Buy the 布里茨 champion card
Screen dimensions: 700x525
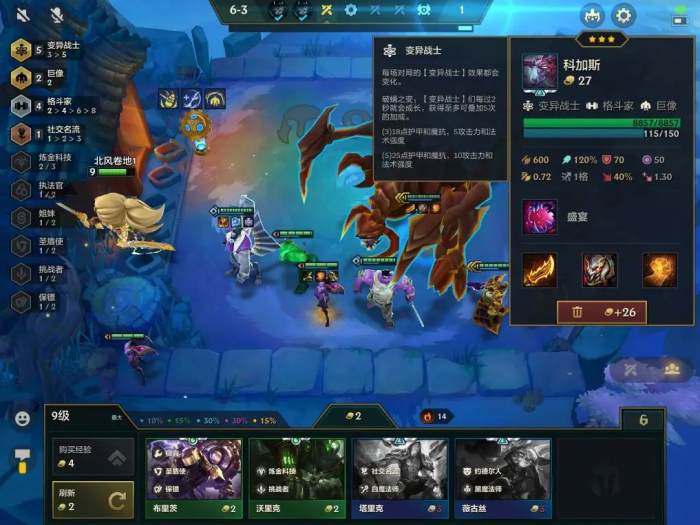pos(195,468)
